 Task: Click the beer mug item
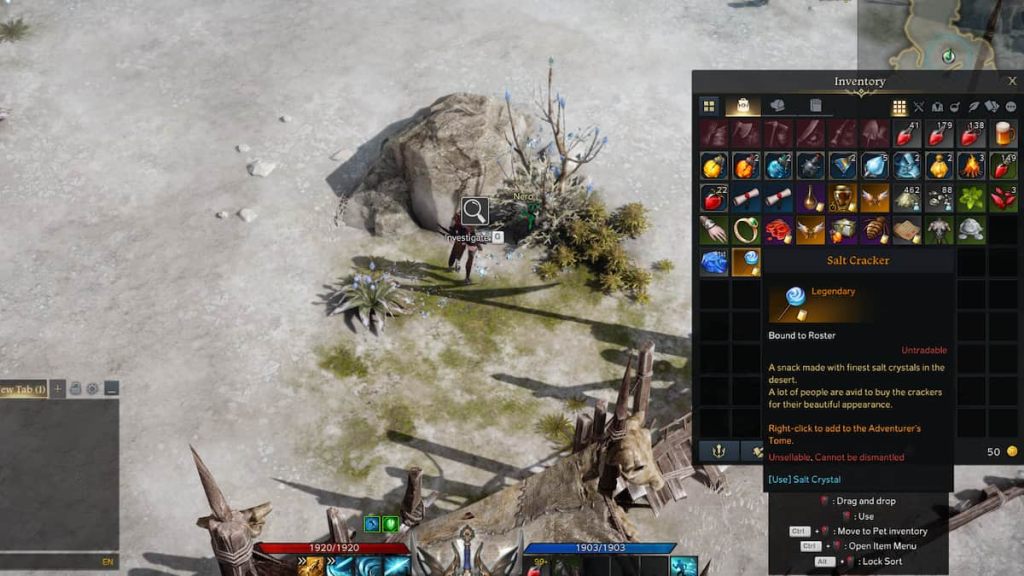(x=1003, y=133)
